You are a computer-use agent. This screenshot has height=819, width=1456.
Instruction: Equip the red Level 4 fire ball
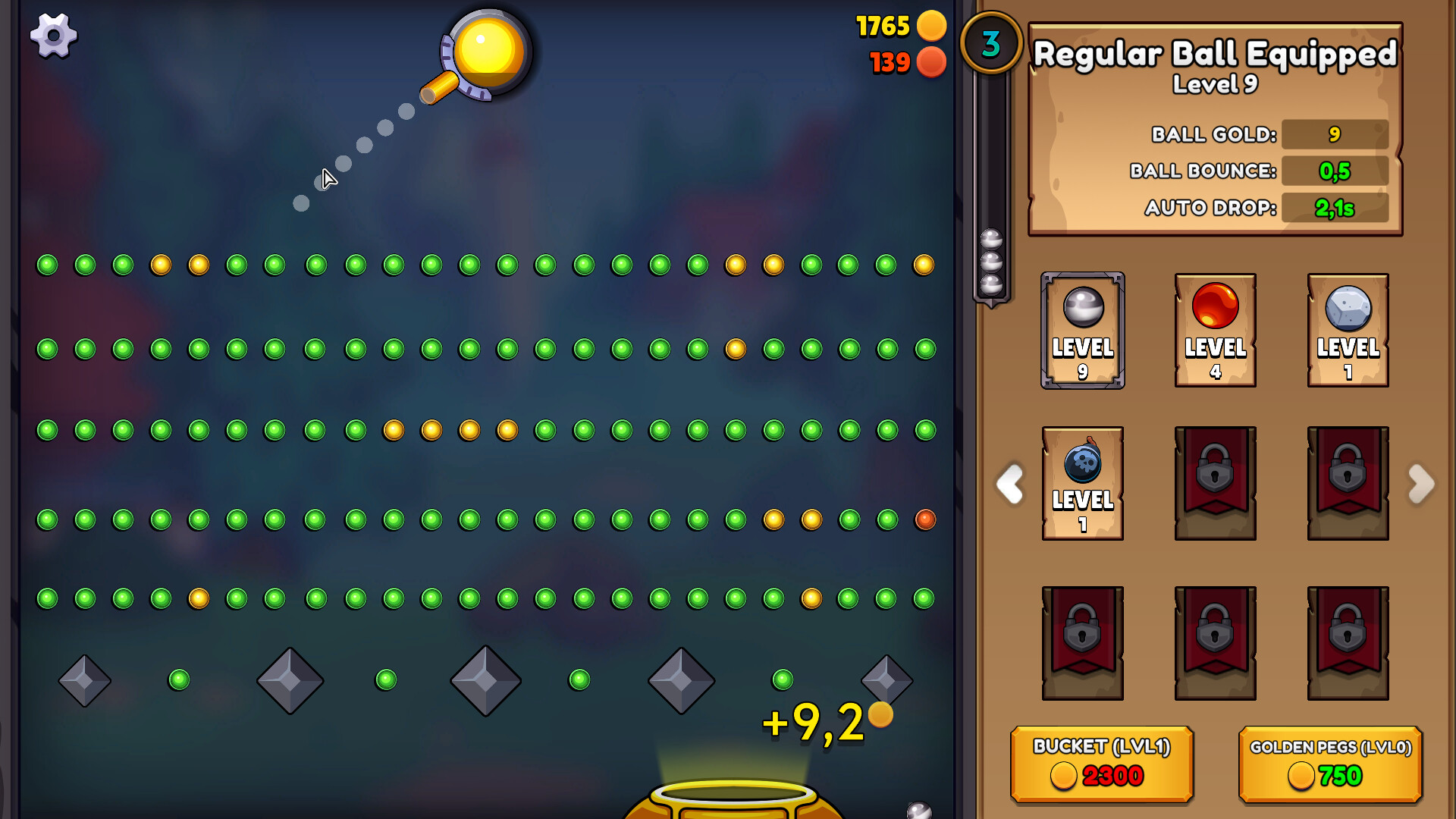[x=1215, y=331]
